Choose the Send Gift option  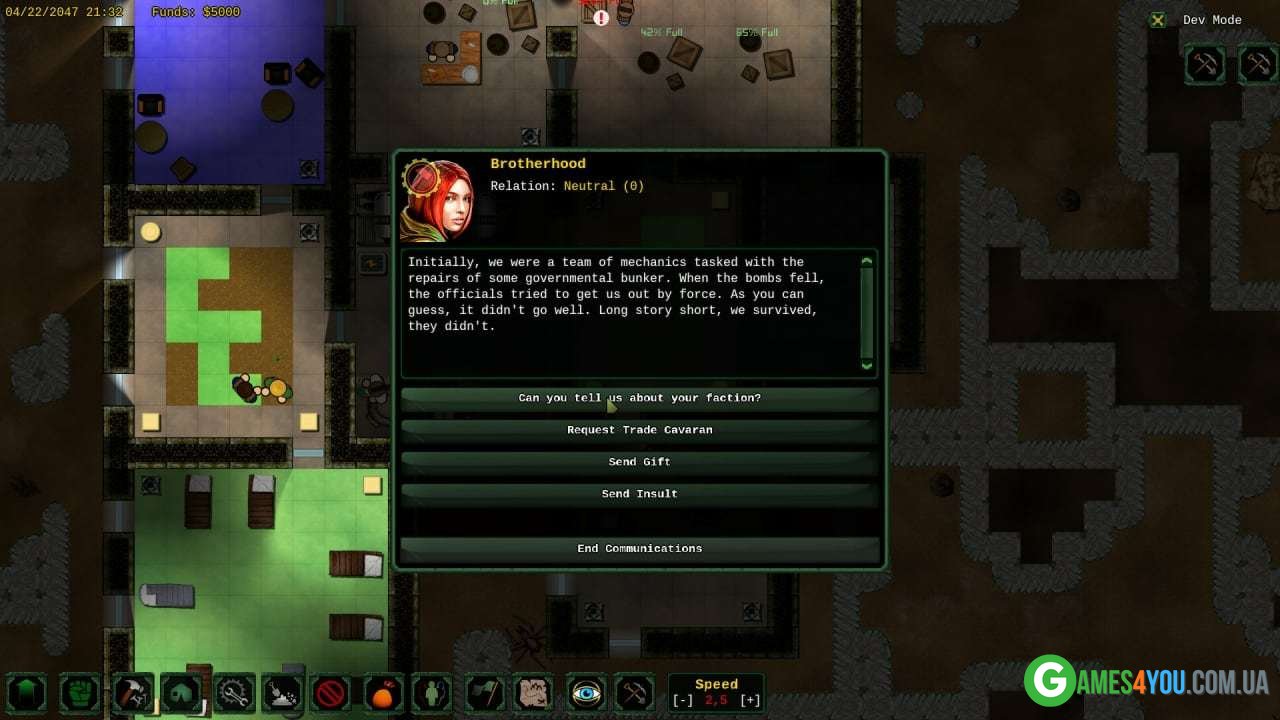point(639,462)
